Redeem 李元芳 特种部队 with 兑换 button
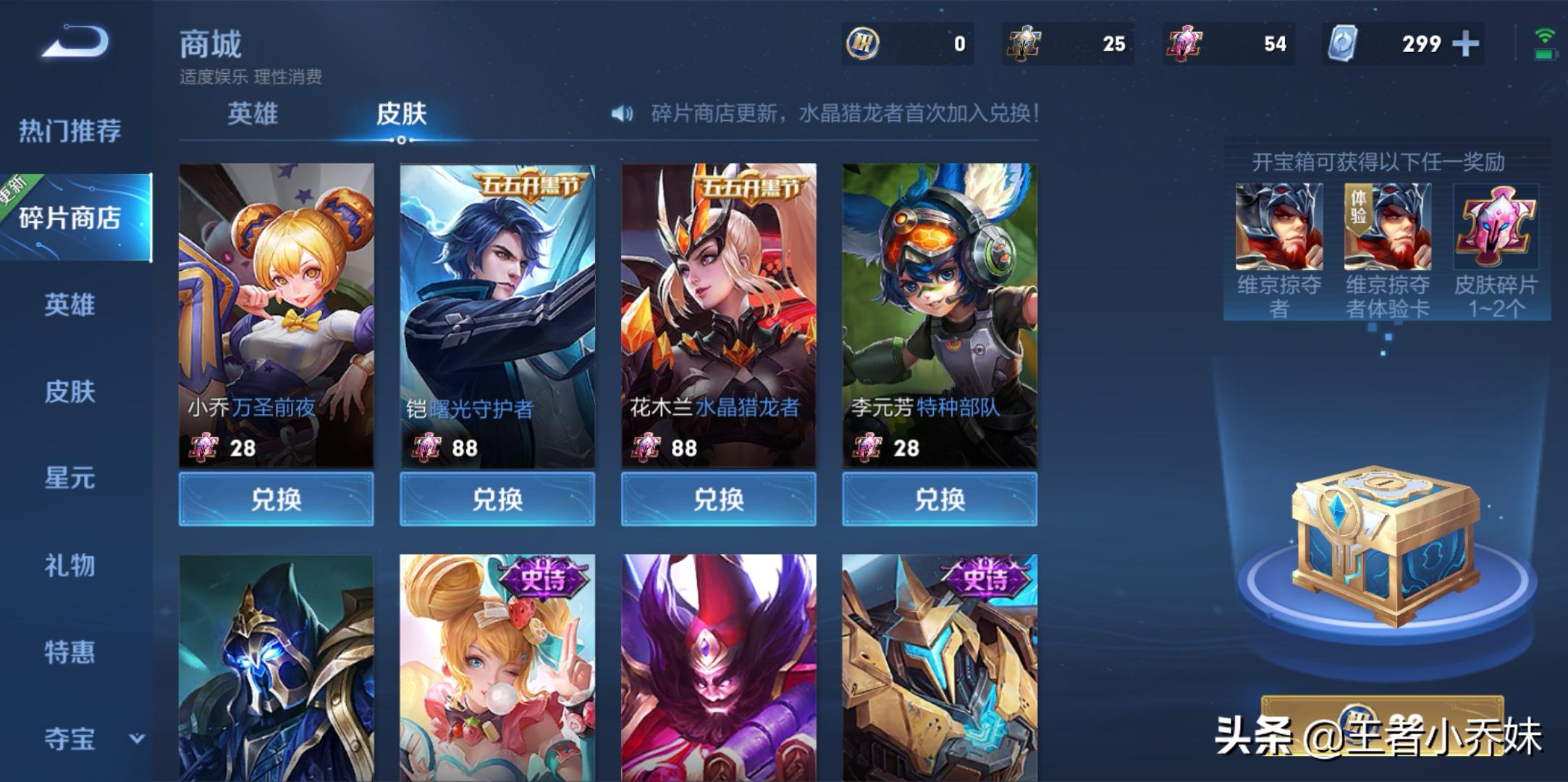The width and height of the screenshot is (1568, 782). (x=940, y=499)
